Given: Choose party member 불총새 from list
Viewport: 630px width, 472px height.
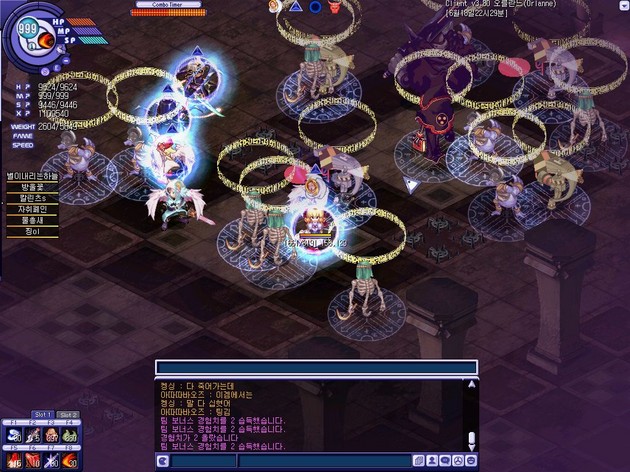Looking at the screenshot, I should point(33,220).
